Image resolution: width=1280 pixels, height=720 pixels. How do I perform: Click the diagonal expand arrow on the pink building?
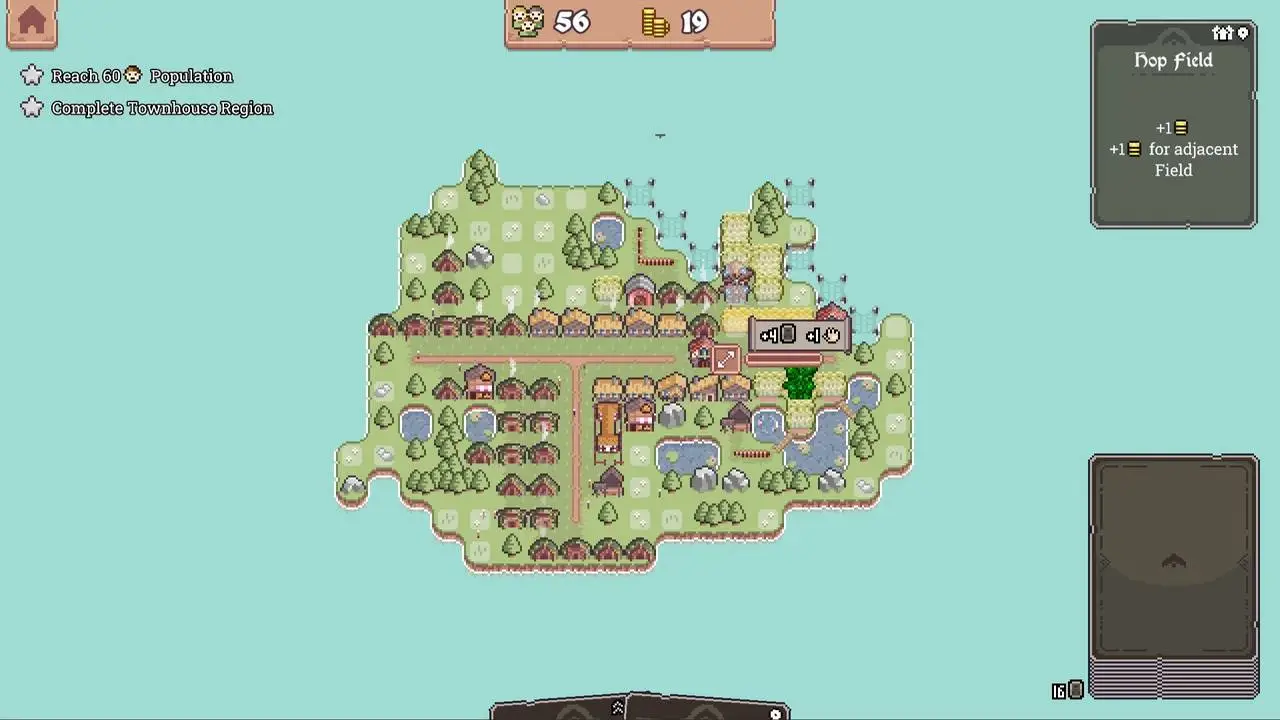[726, 359]
